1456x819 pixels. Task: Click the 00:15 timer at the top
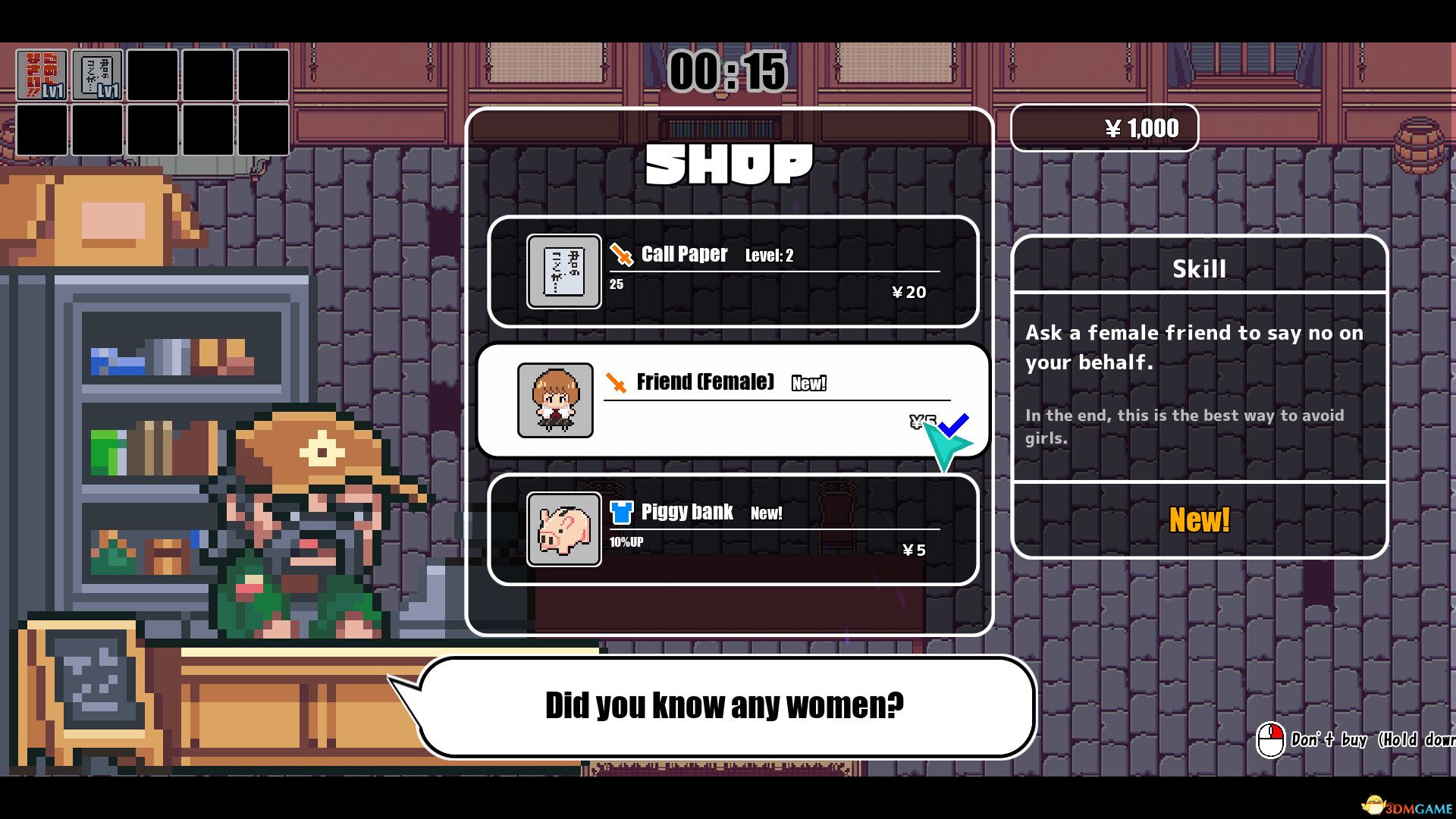(x=726, y=72)
